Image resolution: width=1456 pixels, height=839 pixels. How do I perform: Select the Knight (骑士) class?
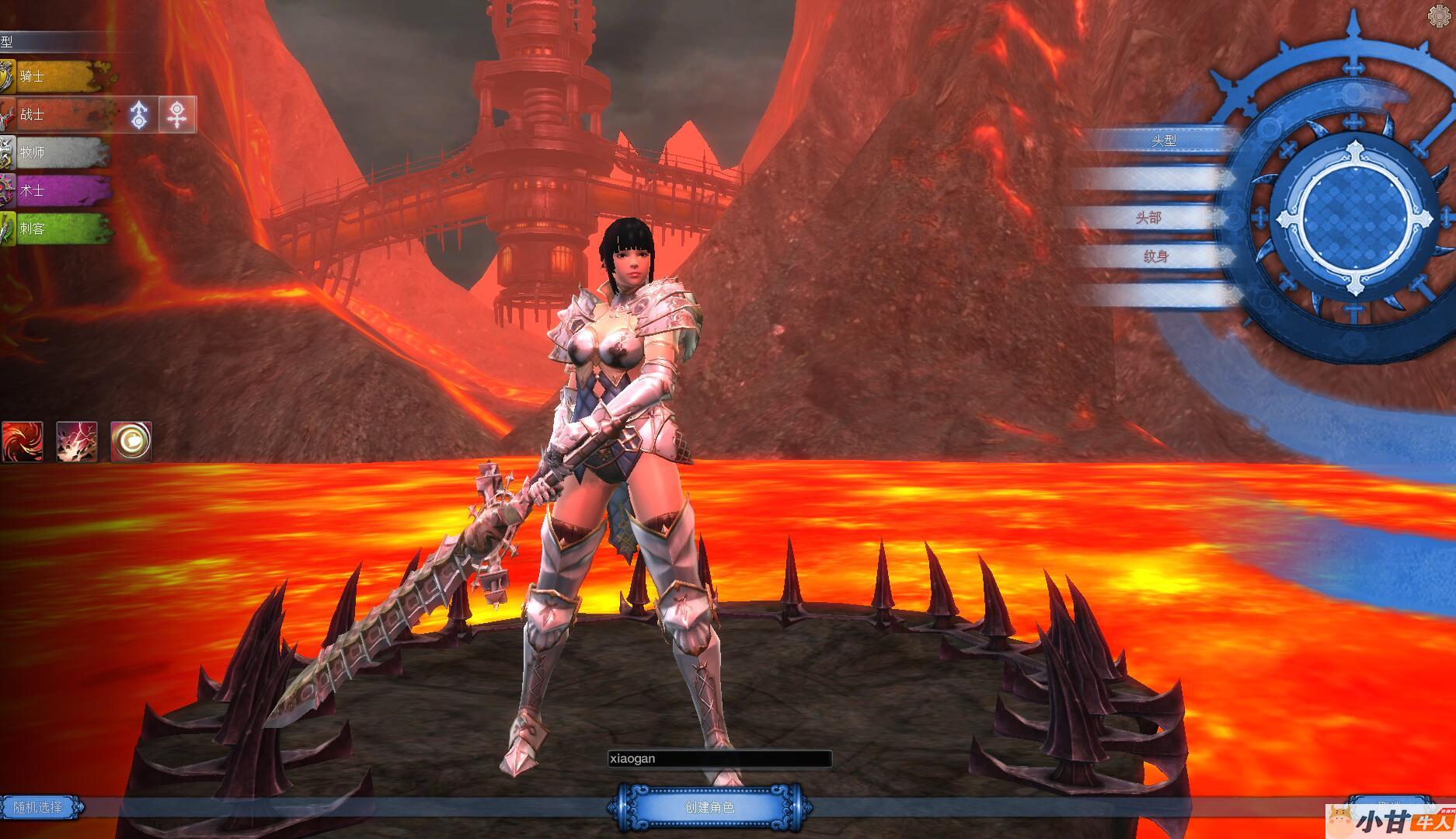[x=56, y=77]
